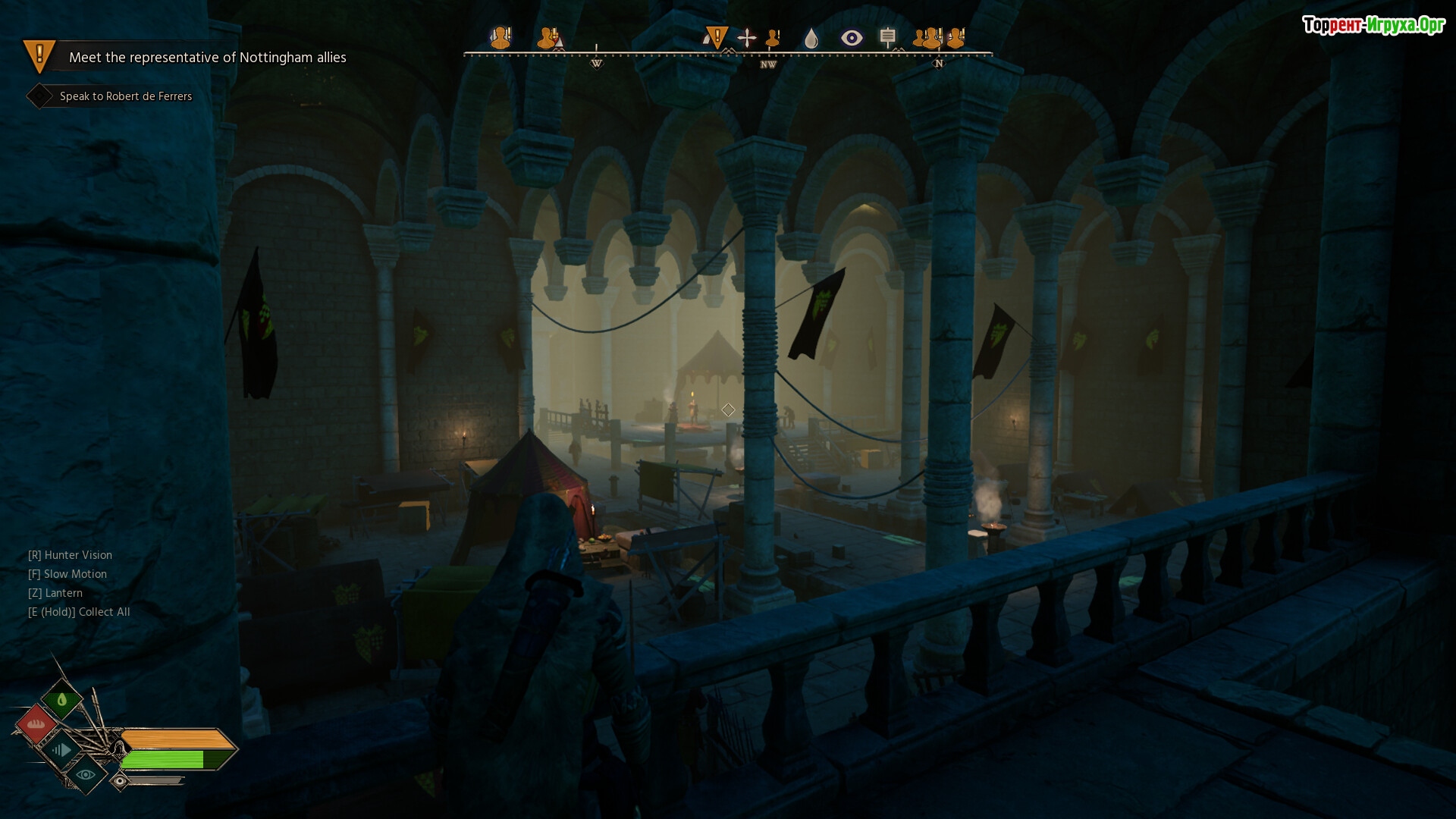Toggle the teal eye Hunter Vision icon
Viewport: 1456px width, 819px height.
click(x=86, y=775)
